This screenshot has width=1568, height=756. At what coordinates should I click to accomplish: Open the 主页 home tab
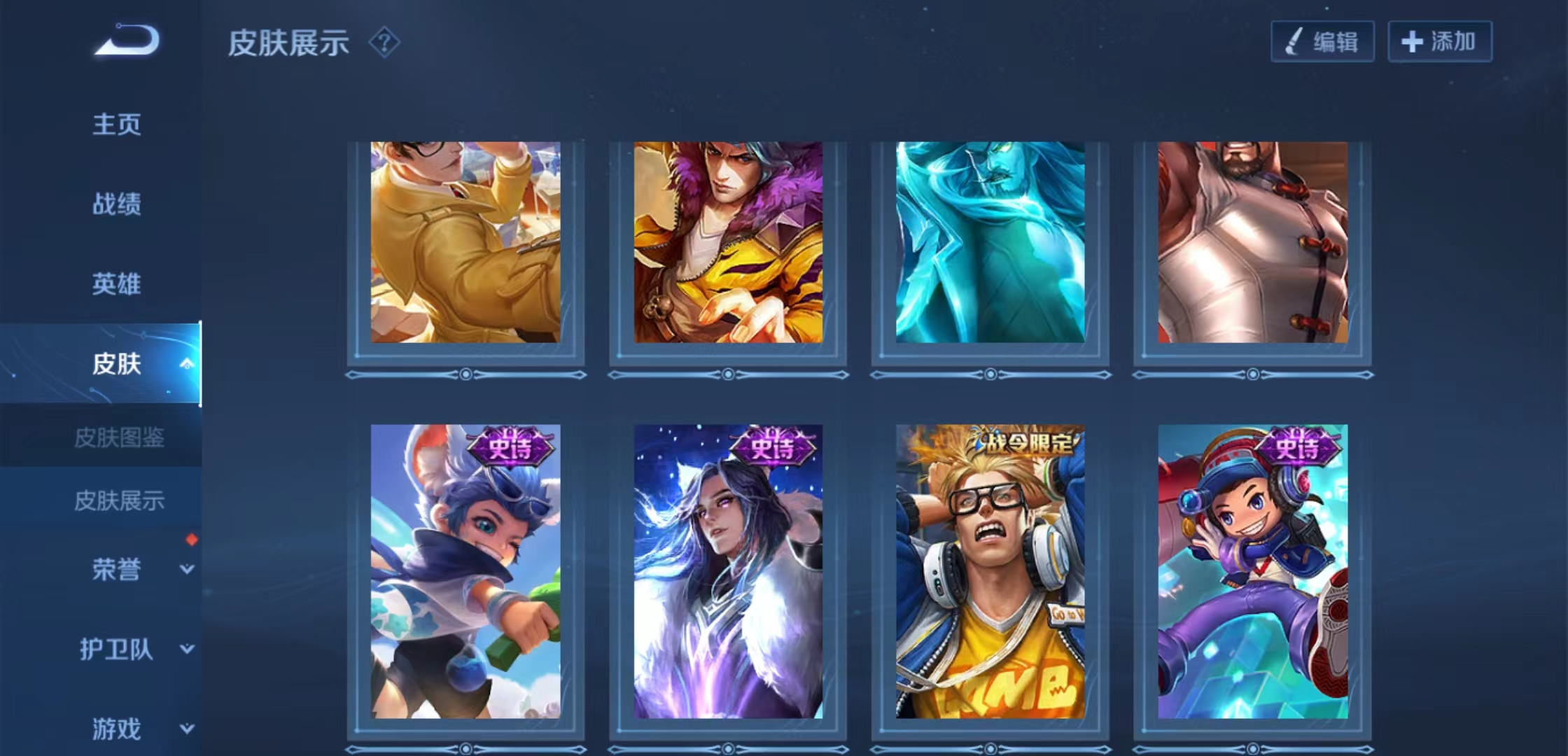117,125
